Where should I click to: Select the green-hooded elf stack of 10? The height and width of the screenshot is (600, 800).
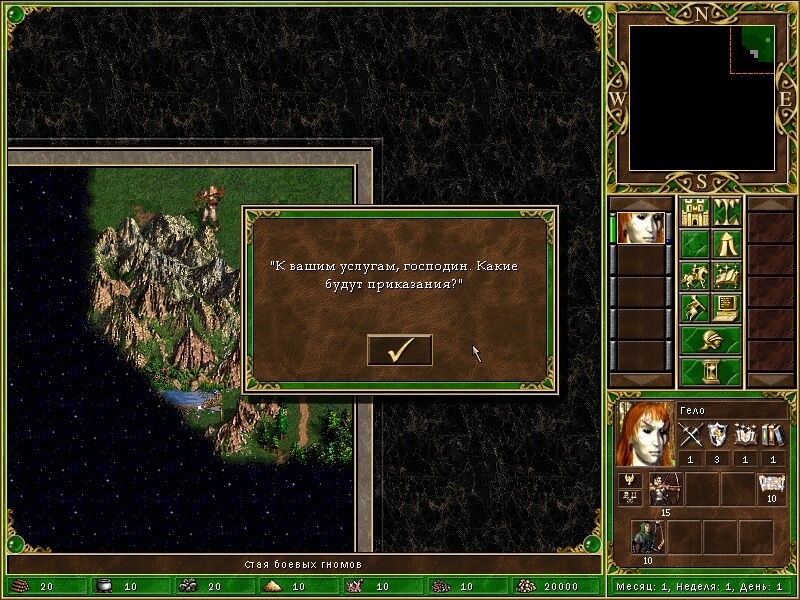[x=647, y=537]
